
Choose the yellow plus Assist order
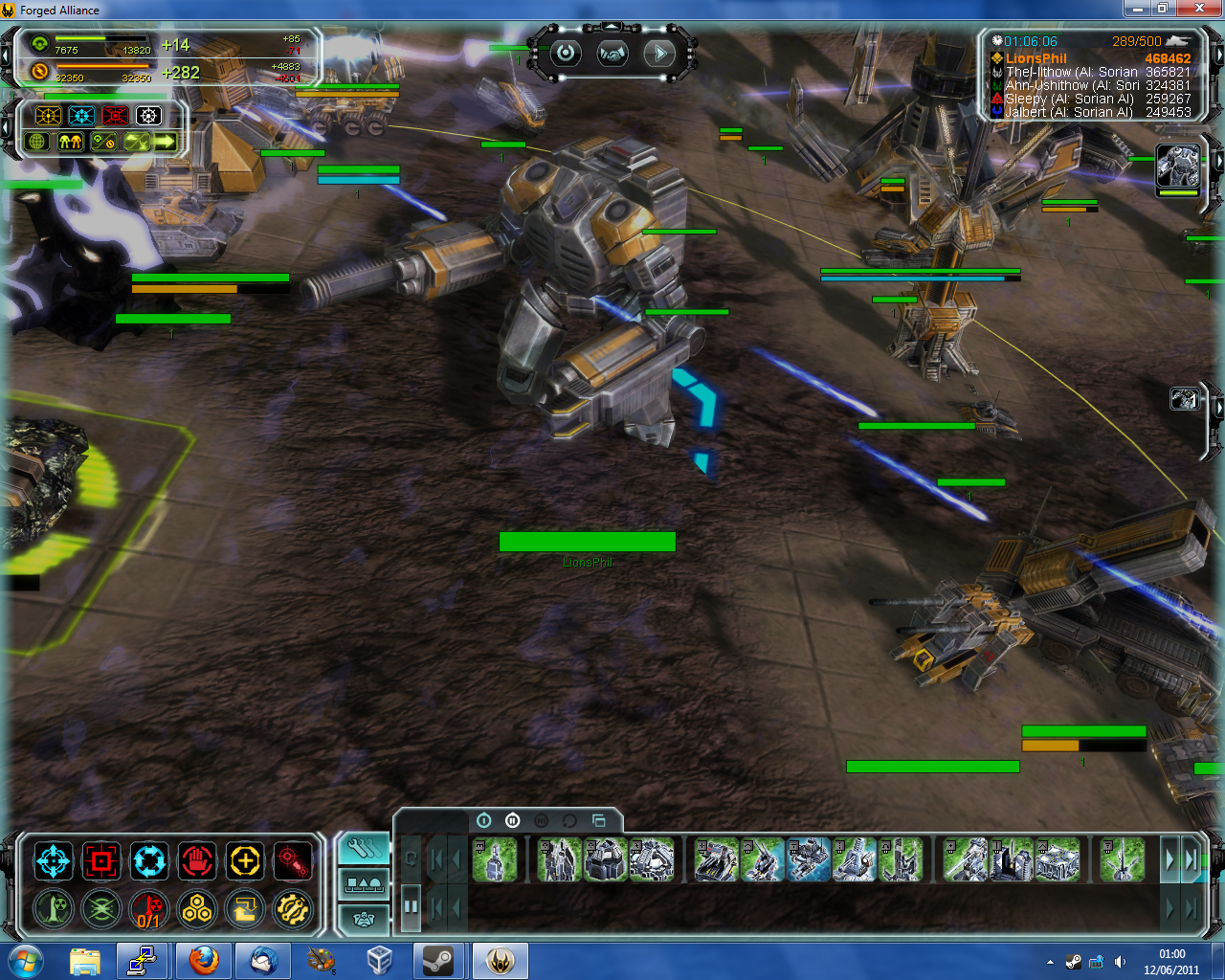pyautogui.click(x=245, y=861)
